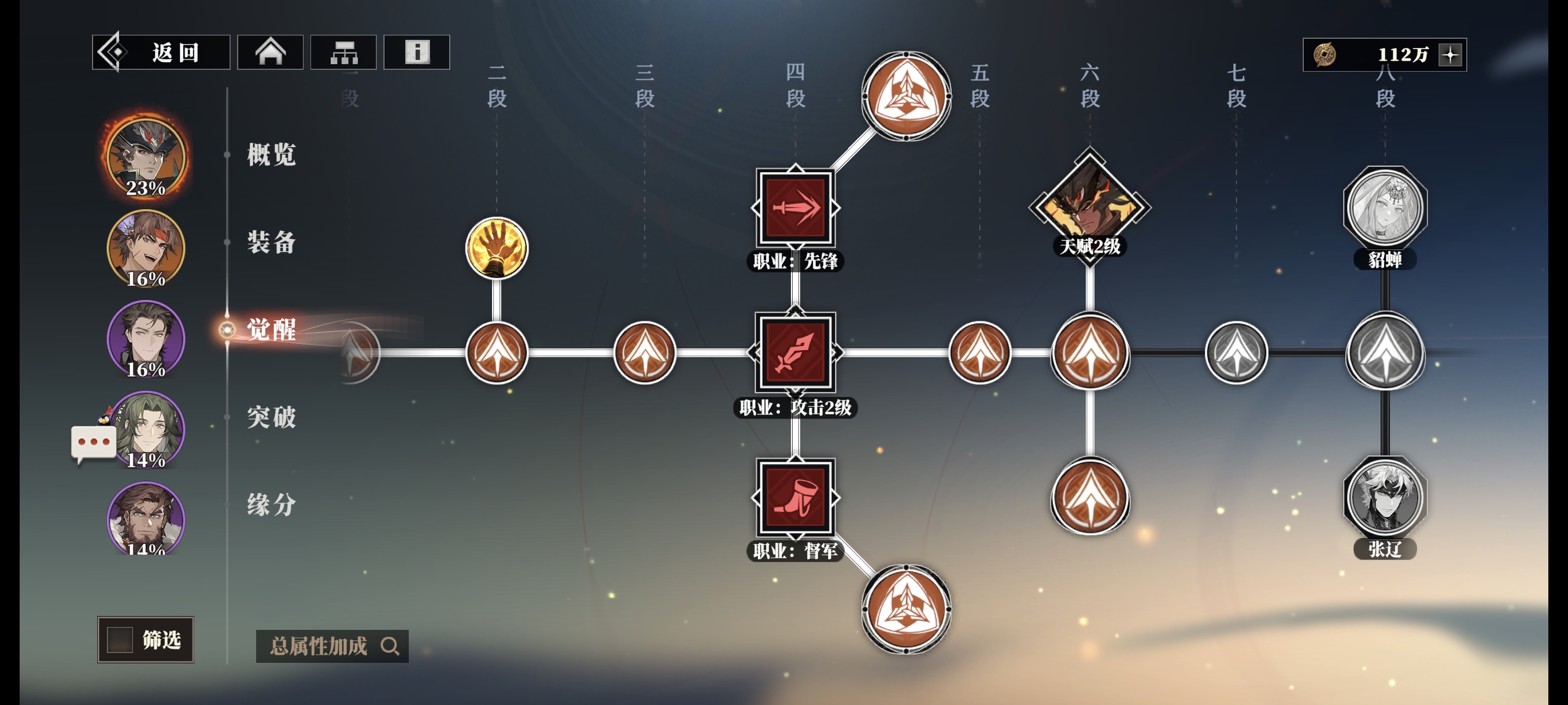This screenshot has width=1568, height=705.
Task: Click the golden hand skill node
Action: click(497, 248)
